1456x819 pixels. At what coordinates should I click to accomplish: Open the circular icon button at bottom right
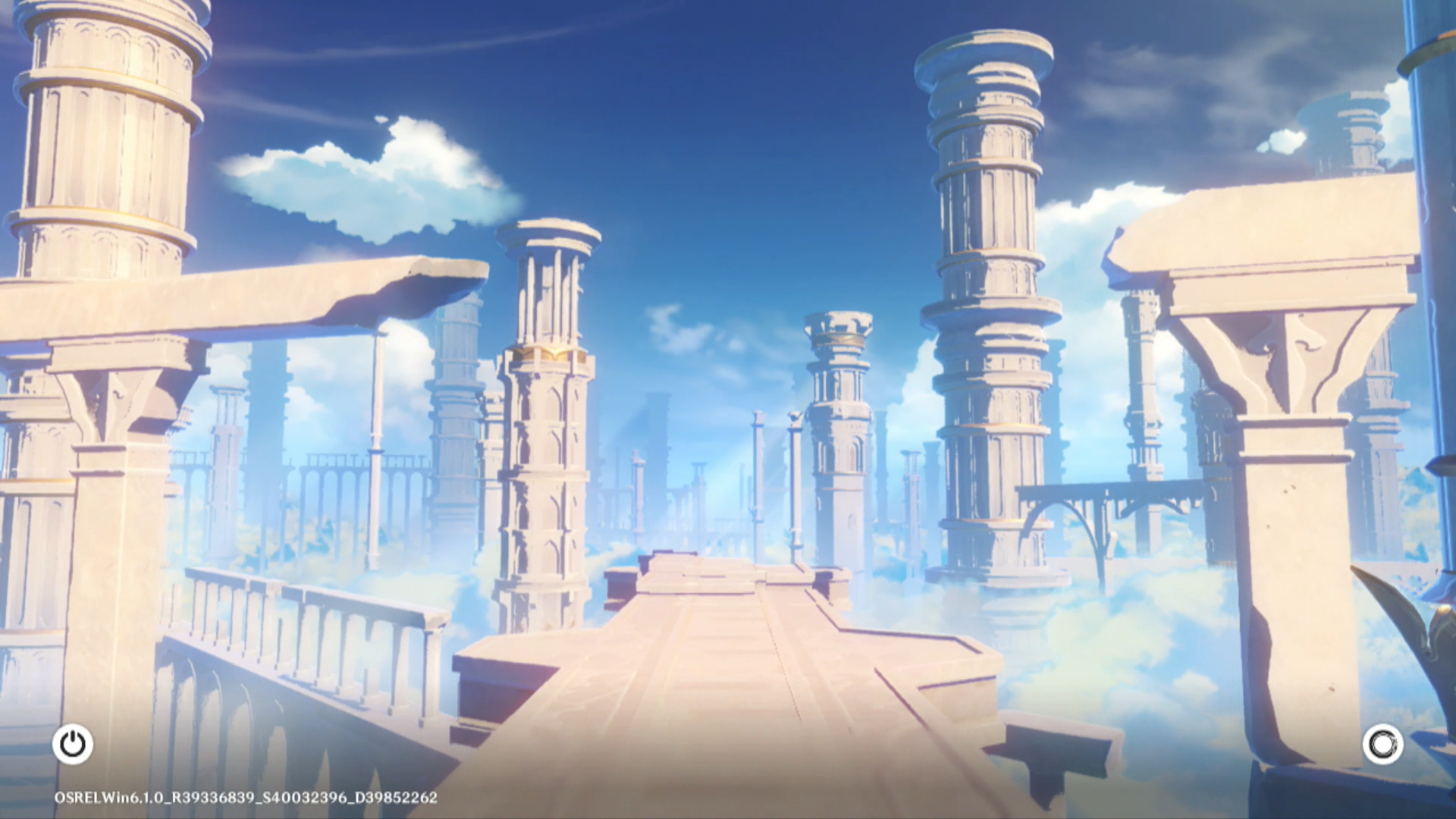pos(1382,745)
